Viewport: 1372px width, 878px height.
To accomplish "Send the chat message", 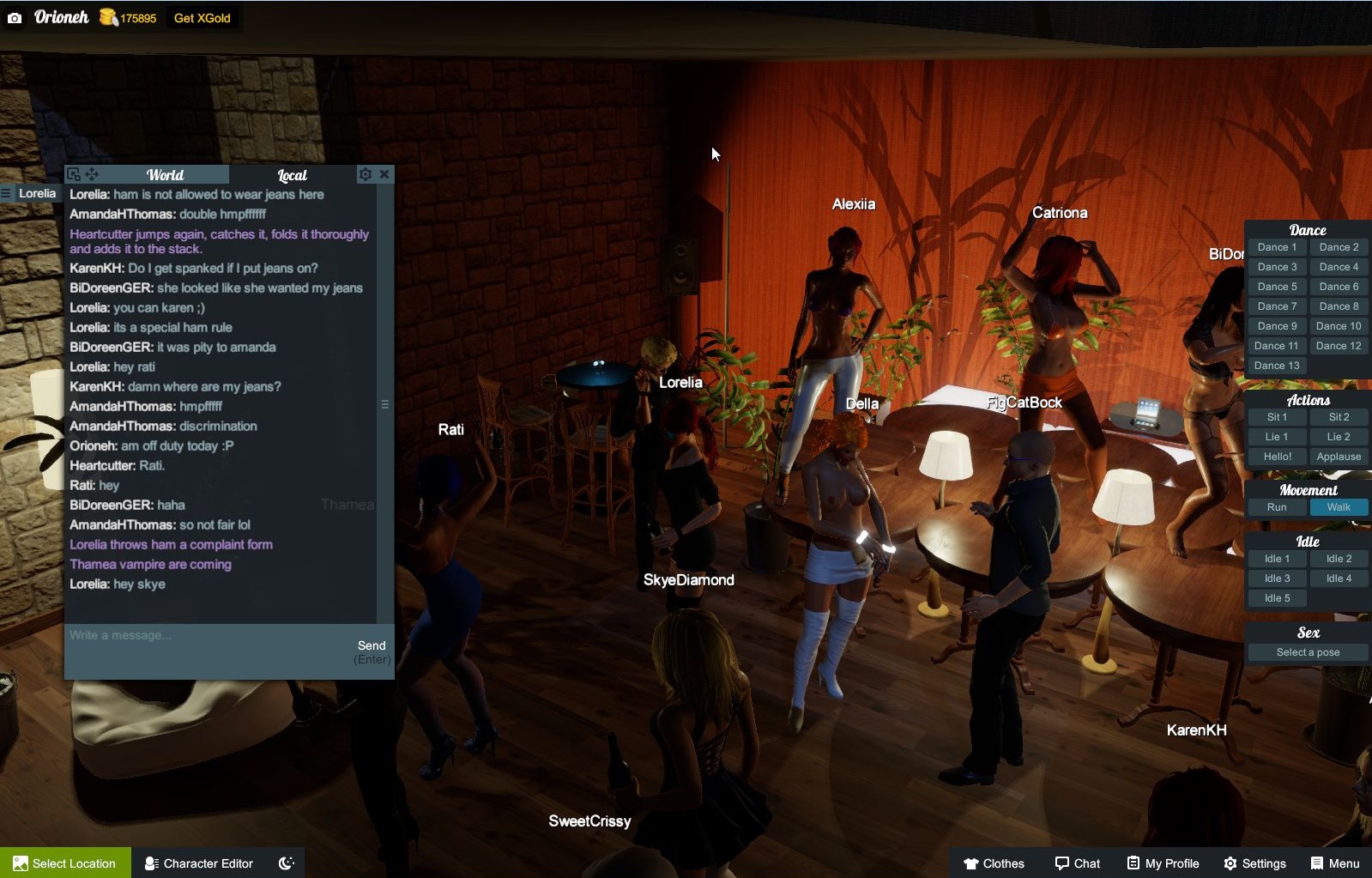I will click(372, 646).
